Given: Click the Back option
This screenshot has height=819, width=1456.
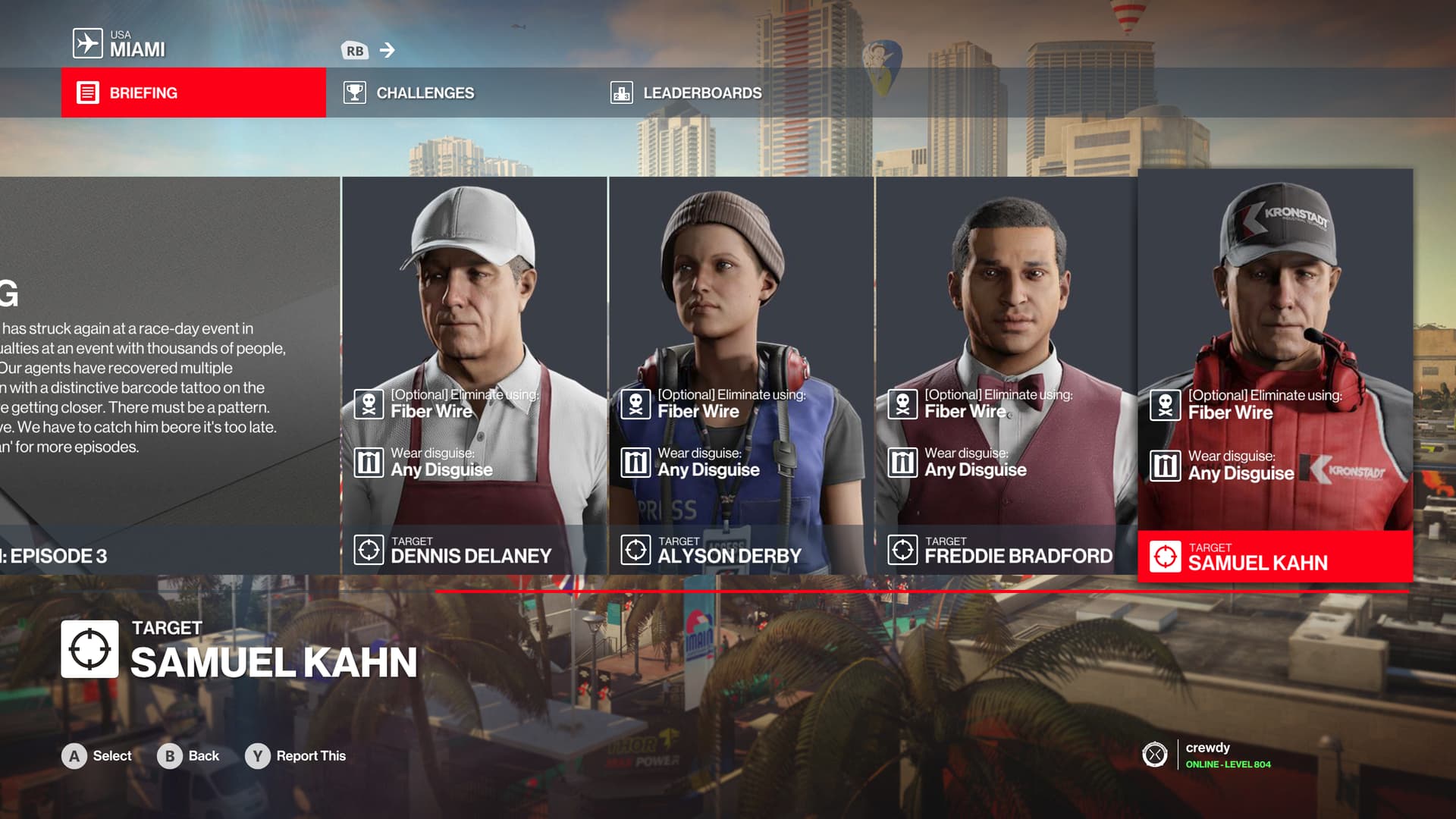Looking at the screenshot, I should [188, 756].
